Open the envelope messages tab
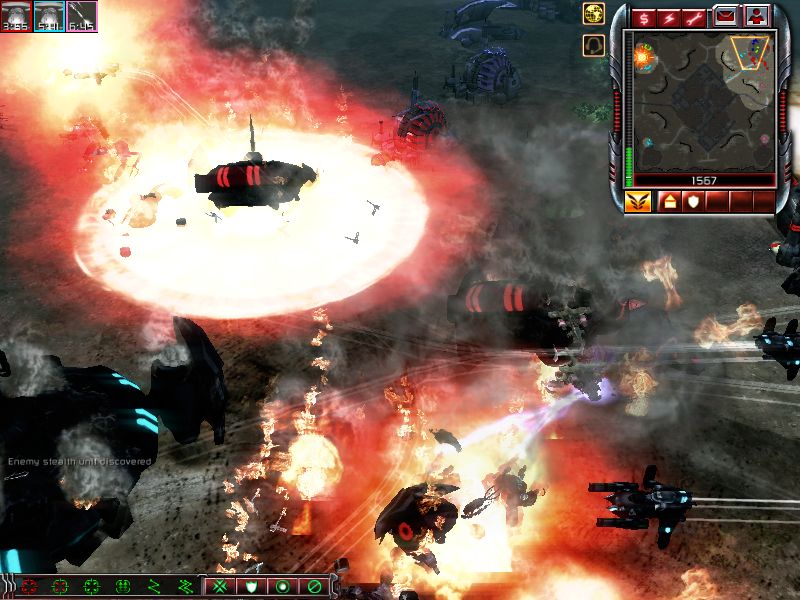This screenshot has height=600, width=800. click(725, 16)
